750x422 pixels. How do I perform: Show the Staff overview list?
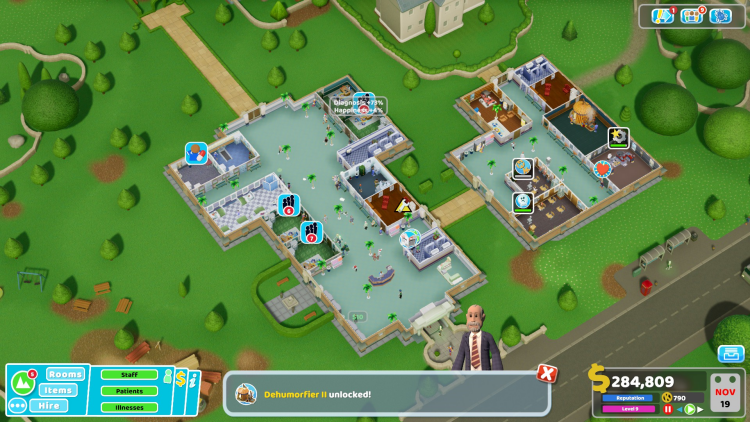click(x=129, y=375)
